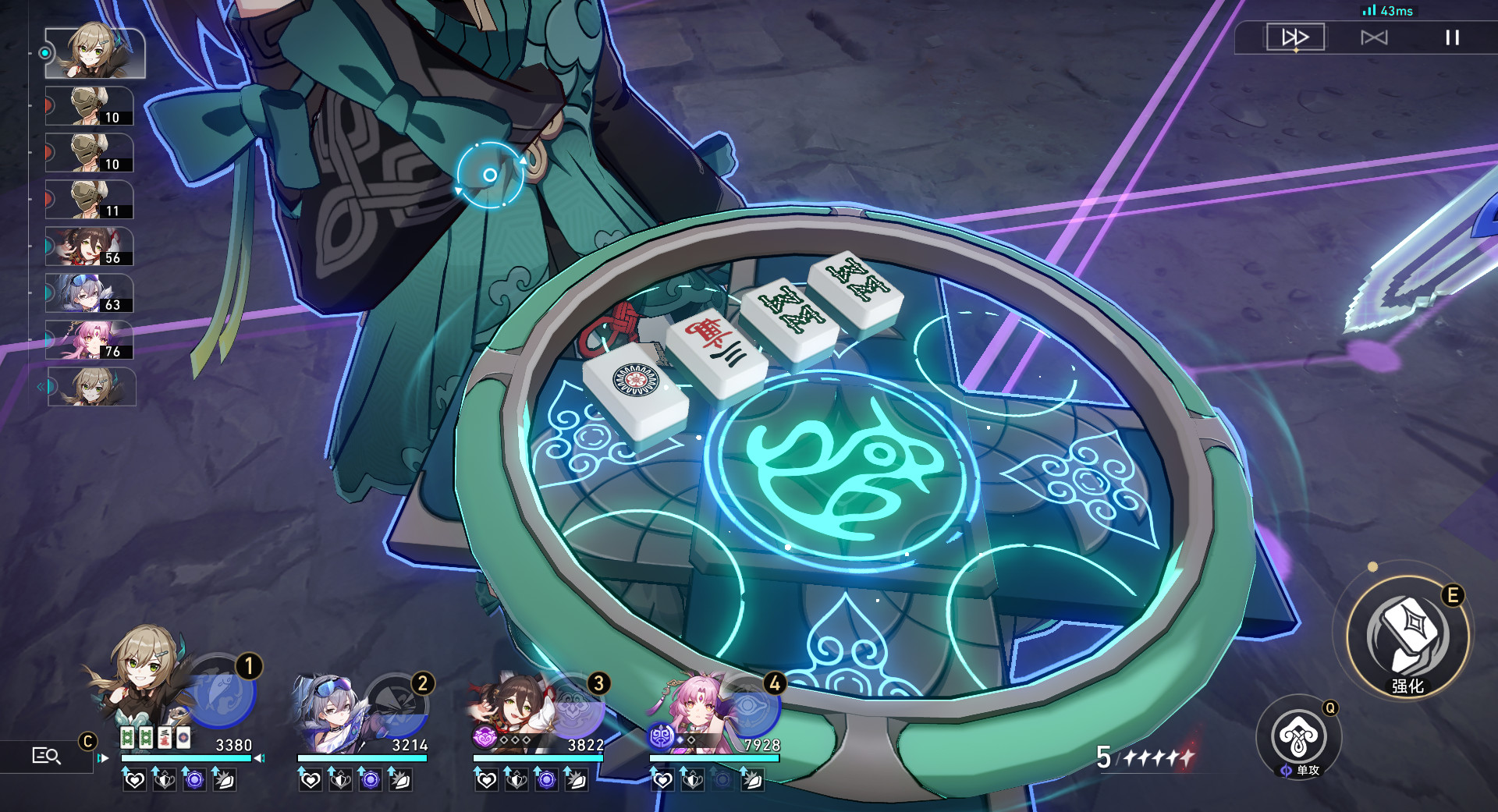Toggle auto-battle with the fast-forward control

click(x=1296, y=37)
